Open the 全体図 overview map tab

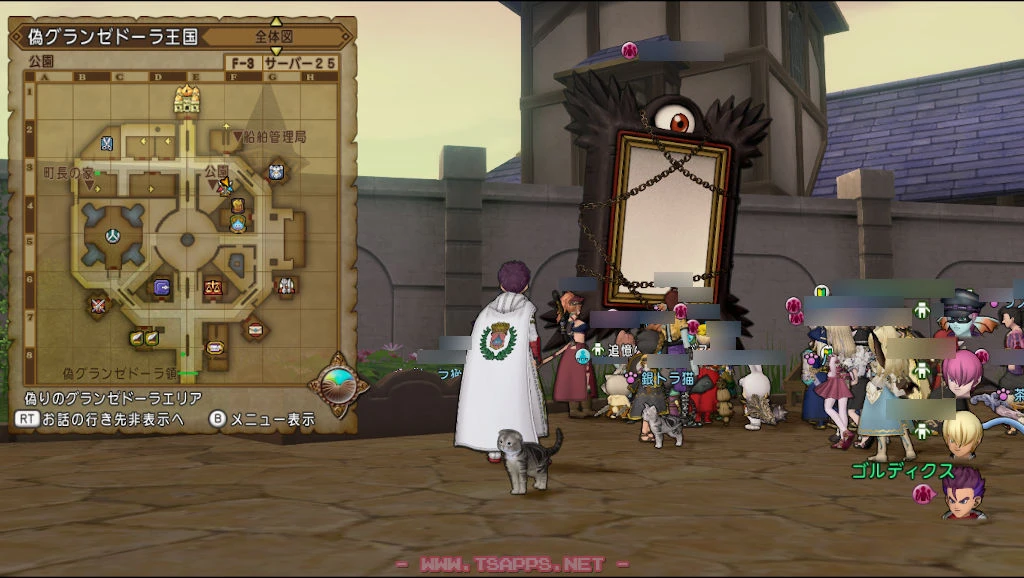(276, 37)
